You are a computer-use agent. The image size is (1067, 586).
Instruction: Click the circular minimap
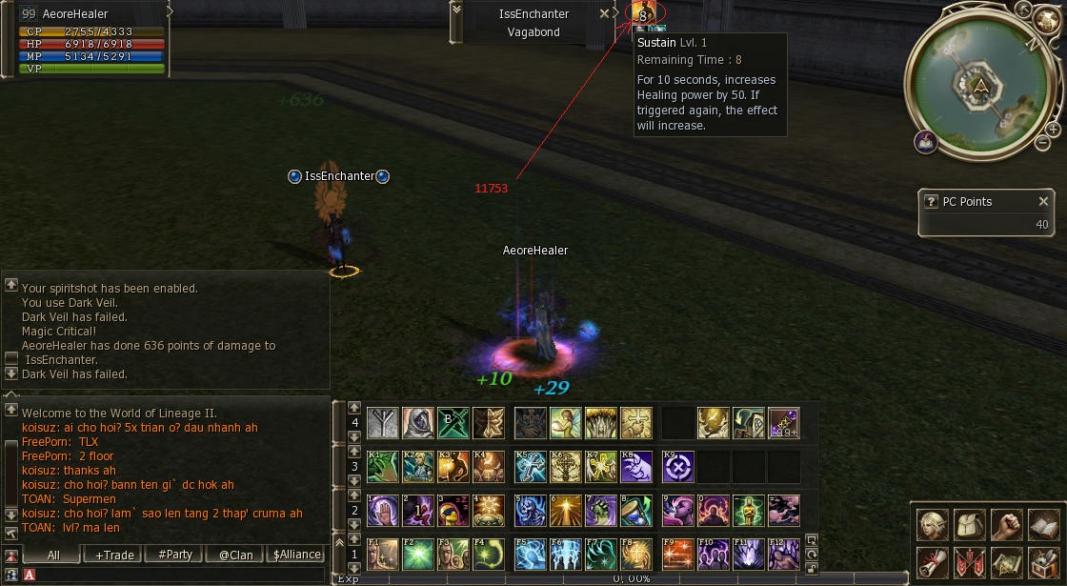979,86
